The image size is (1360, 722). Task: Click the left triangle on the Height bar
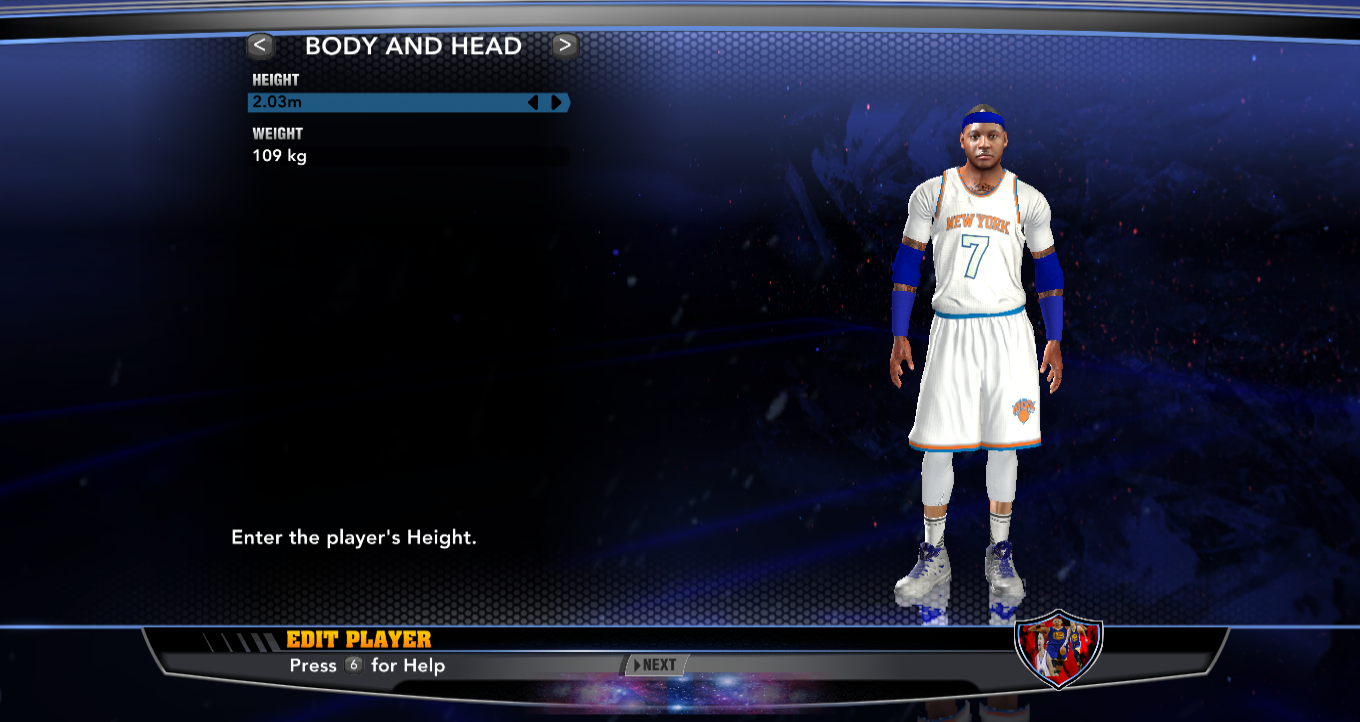534,102
